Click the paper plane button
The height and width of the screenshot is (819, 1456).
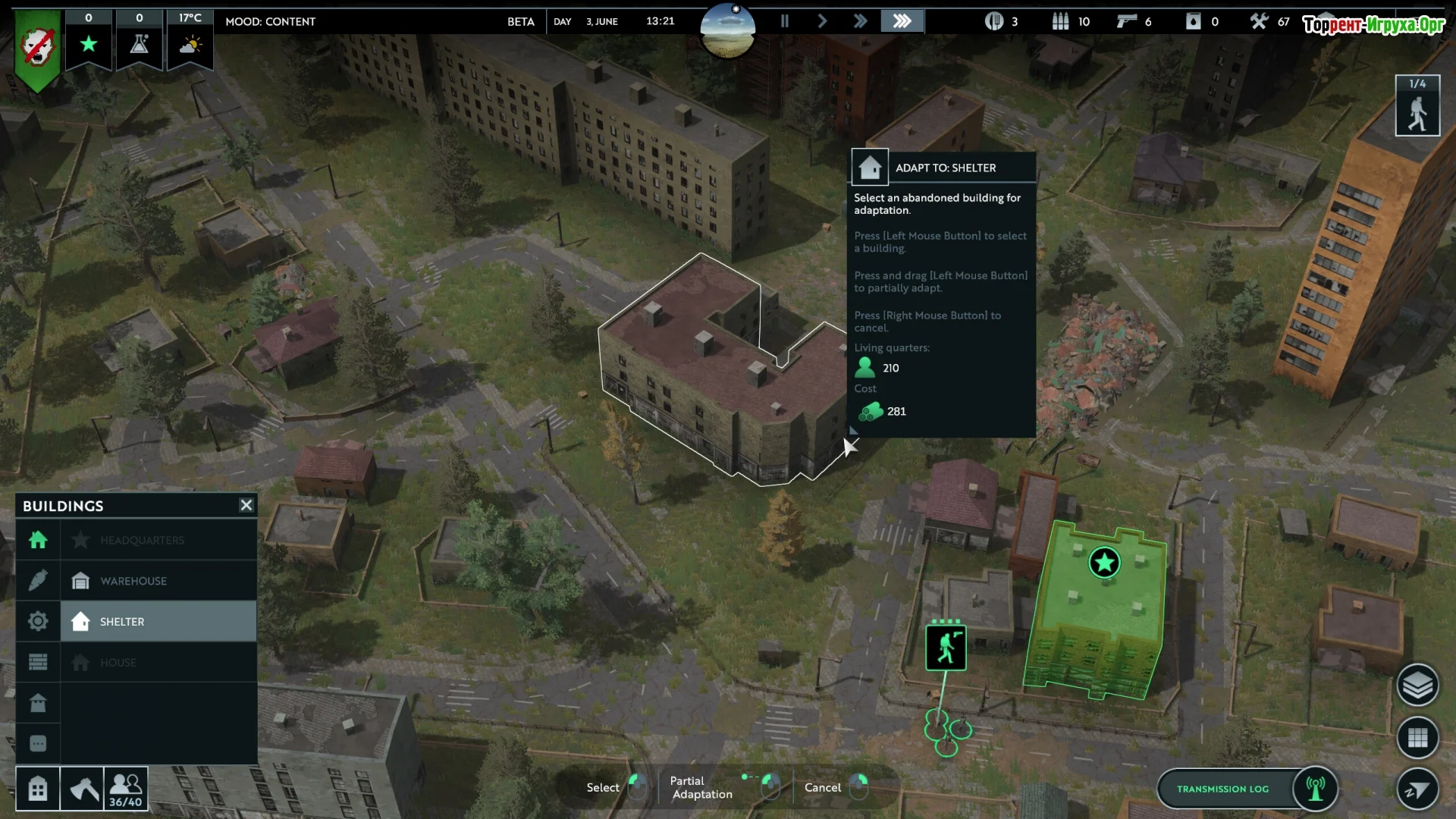tap(1417, 789)
